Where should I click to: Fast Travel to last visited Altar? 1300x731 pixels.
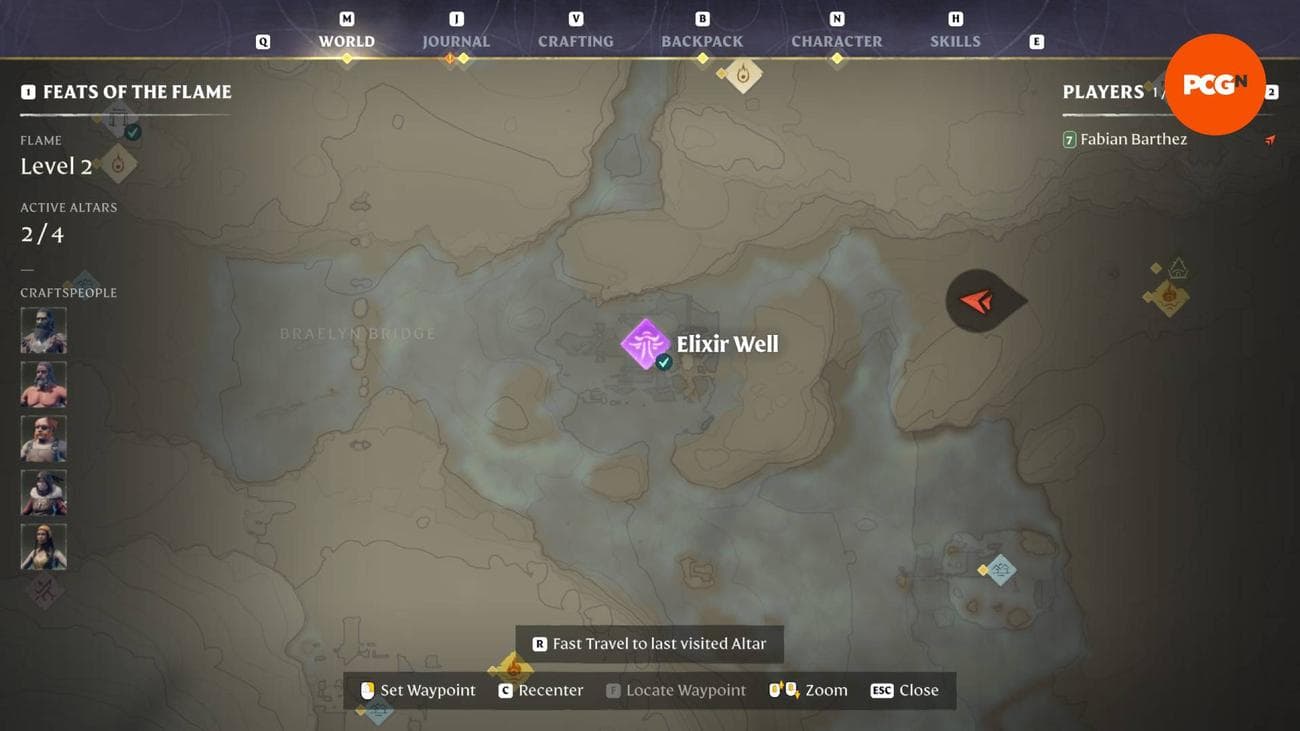(649, 644)
